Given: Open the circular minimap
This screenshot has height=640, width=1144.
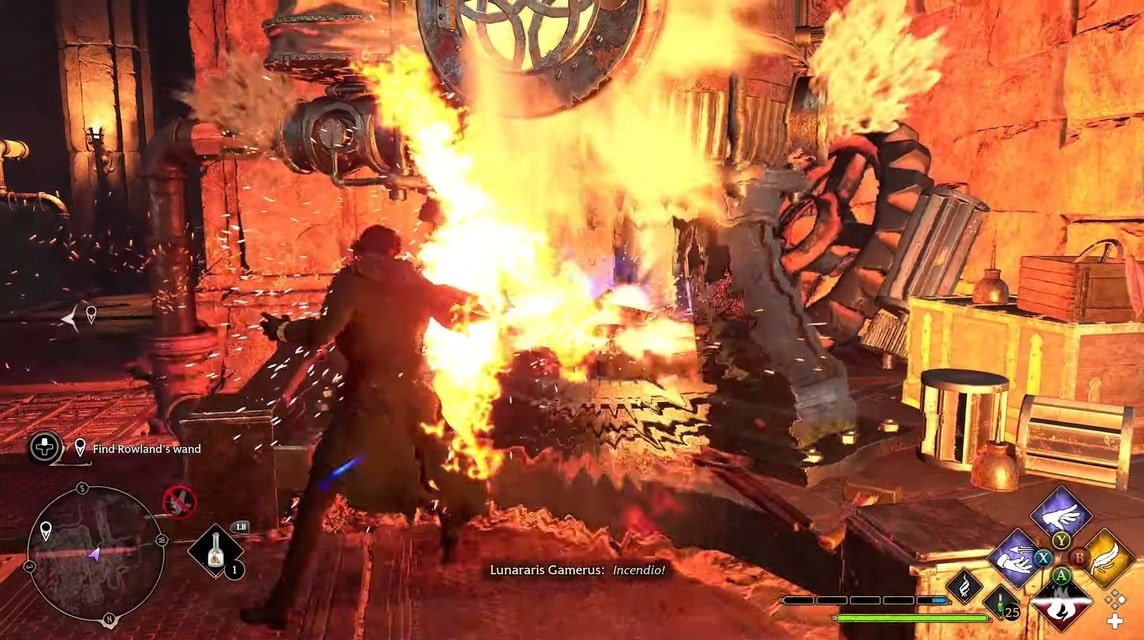Looking at the screenshot, I should tap(95, 553).
